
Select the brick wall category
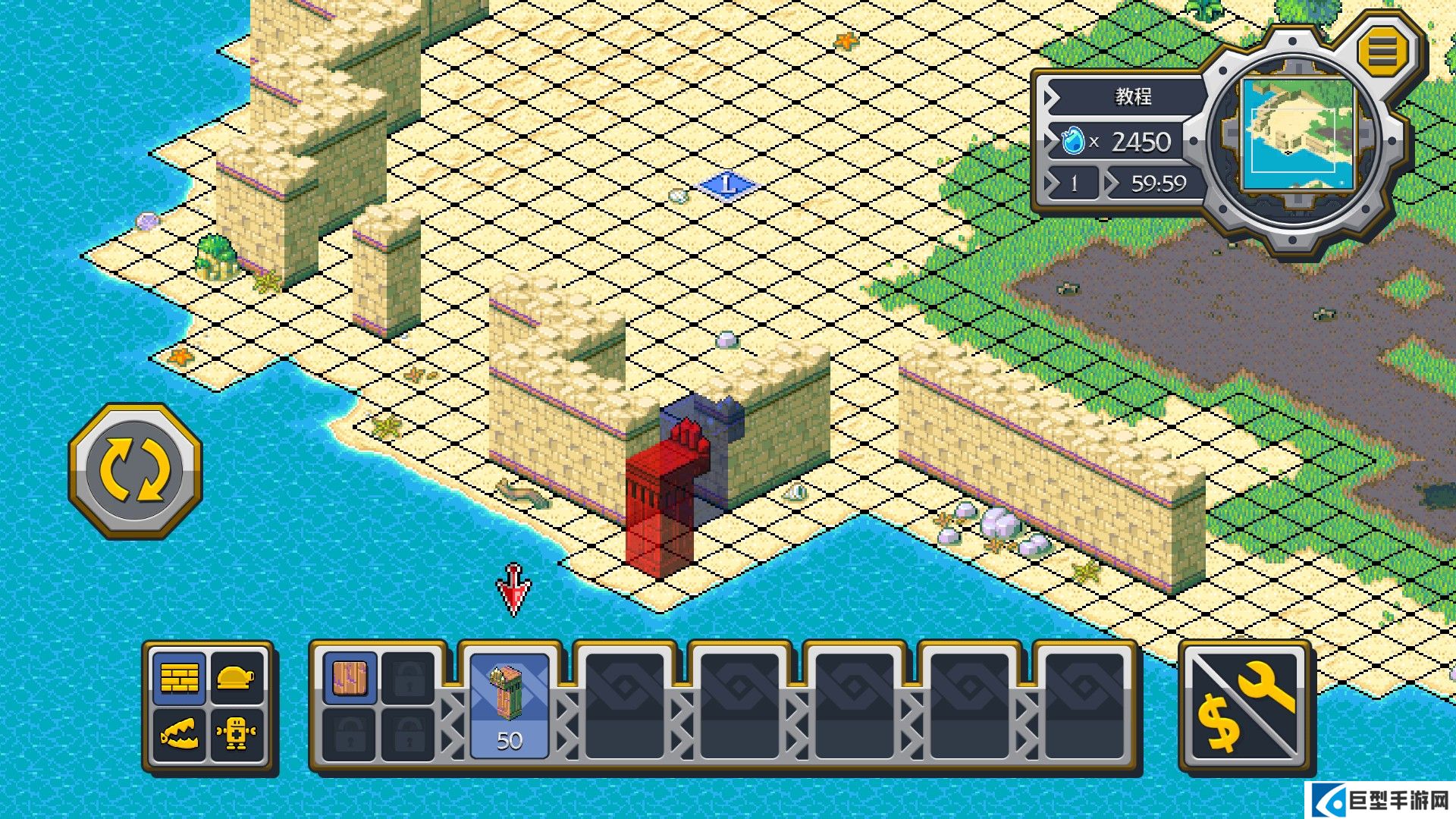180,677
